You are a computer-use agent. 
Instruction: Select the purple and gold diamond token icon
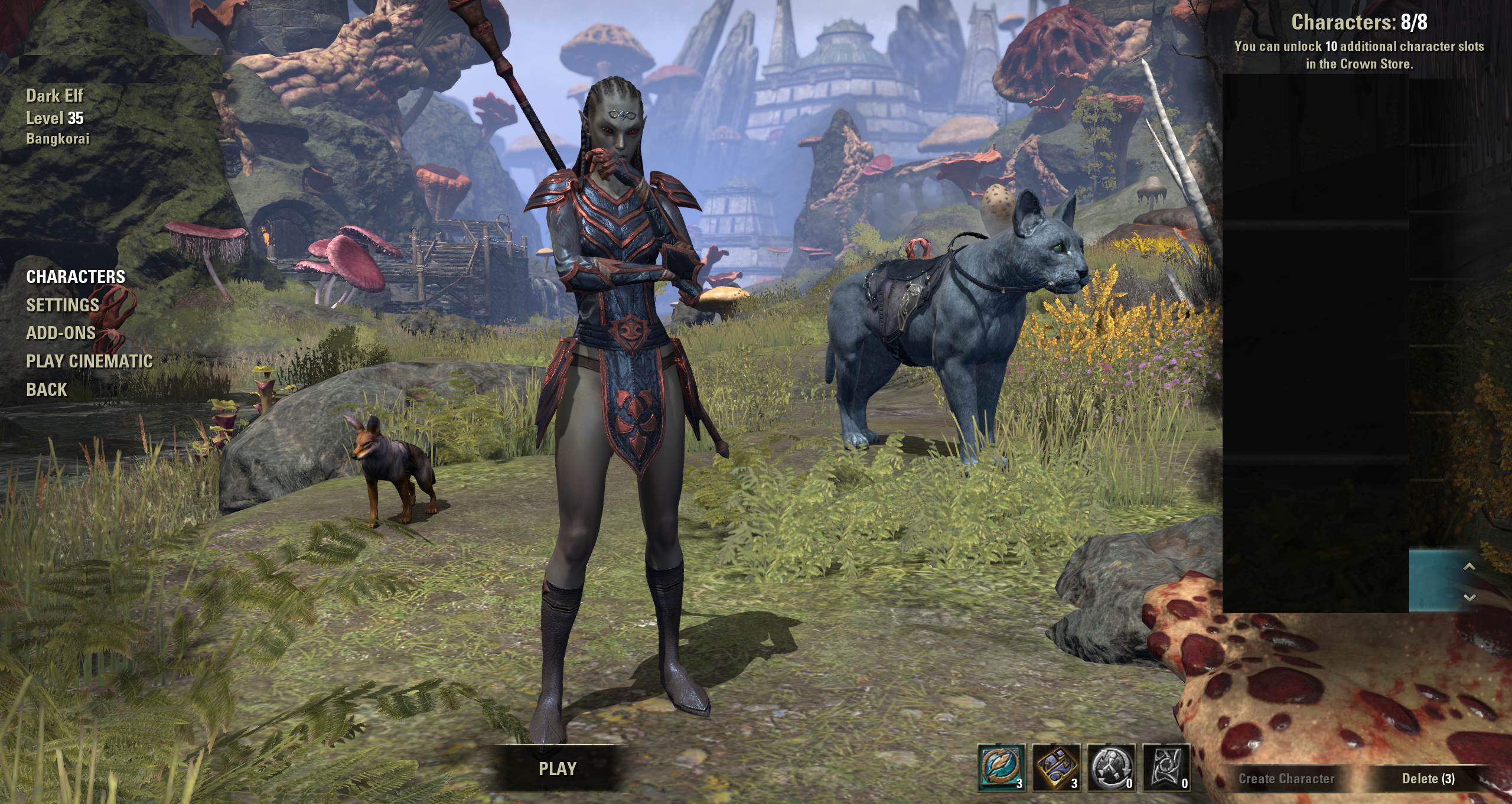(x=1056, y=767)
